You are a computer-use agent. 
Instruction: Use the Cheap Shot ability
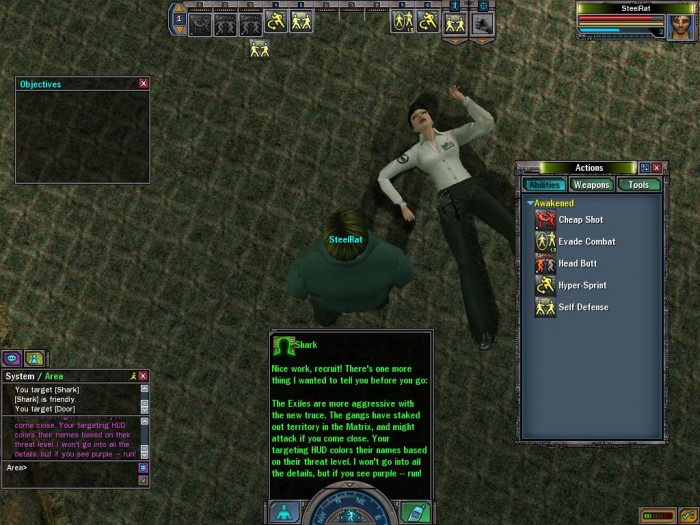[x=545, y=220]
